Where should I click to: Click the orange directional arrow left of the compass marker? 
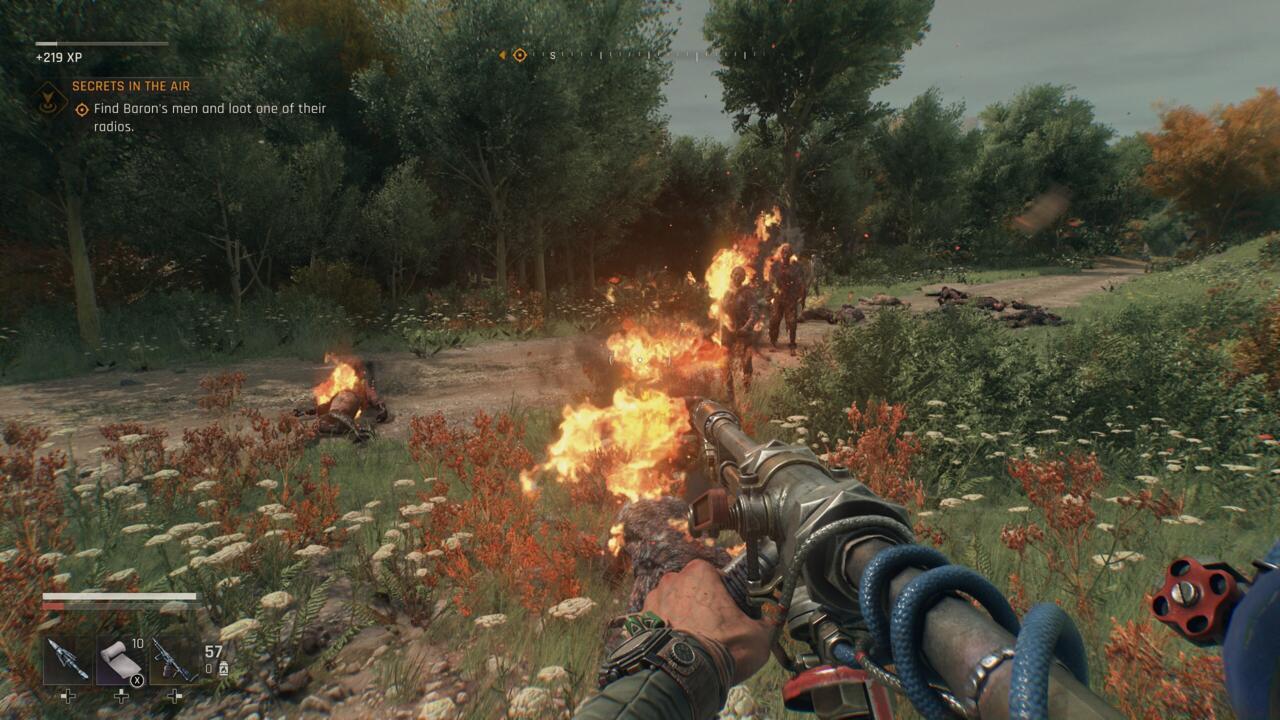502,55
